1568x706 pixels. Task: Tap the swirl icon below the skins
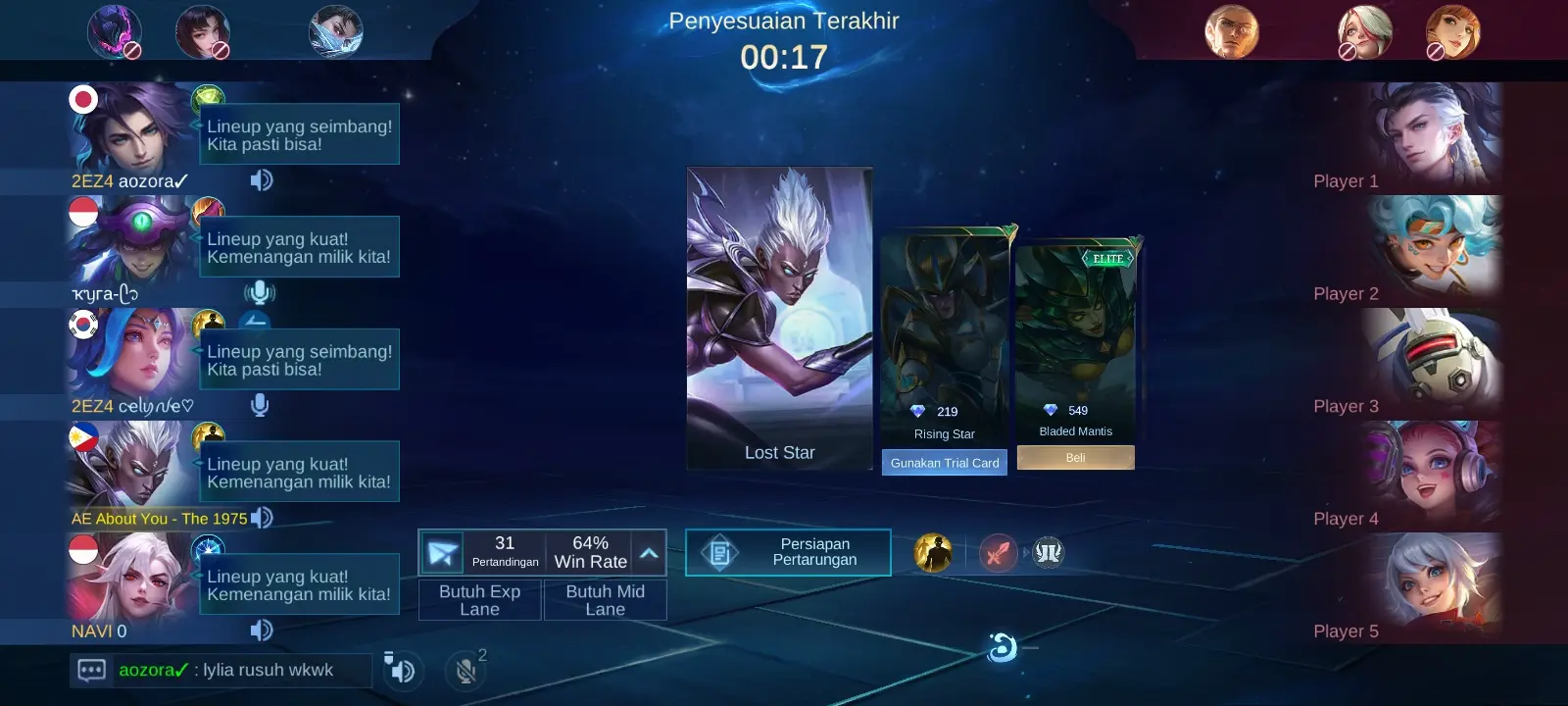tap(1002, 648)
